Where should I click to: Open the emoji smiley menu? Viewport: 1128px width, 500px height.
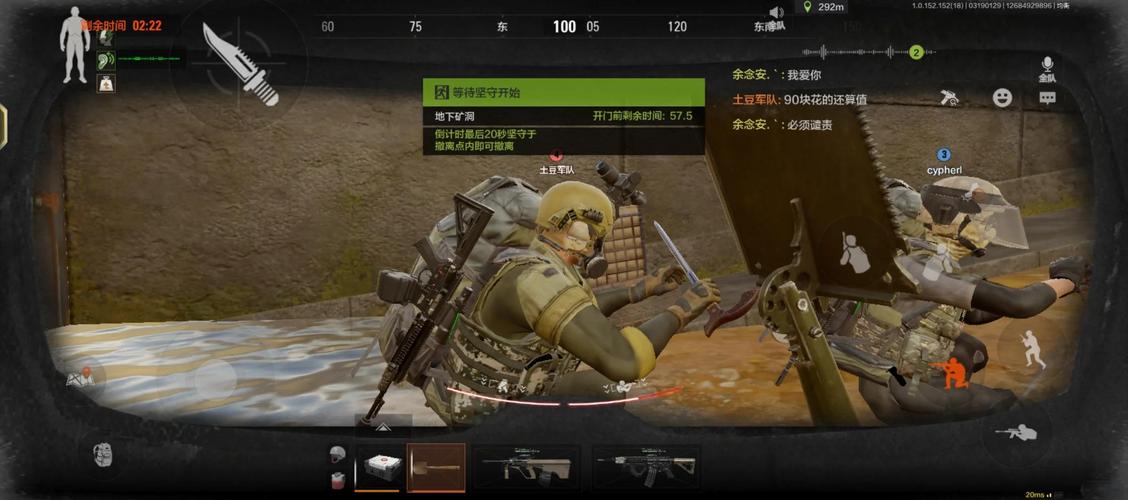tap(1001, 98)
